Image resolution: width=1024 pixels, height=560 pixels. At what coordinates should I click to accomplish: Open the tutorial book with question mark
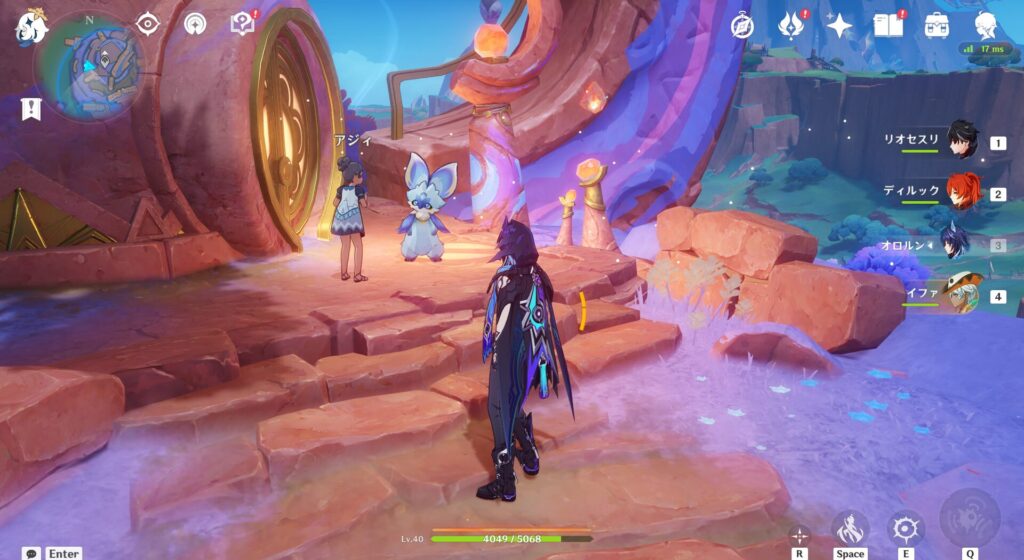coord(242,23)
